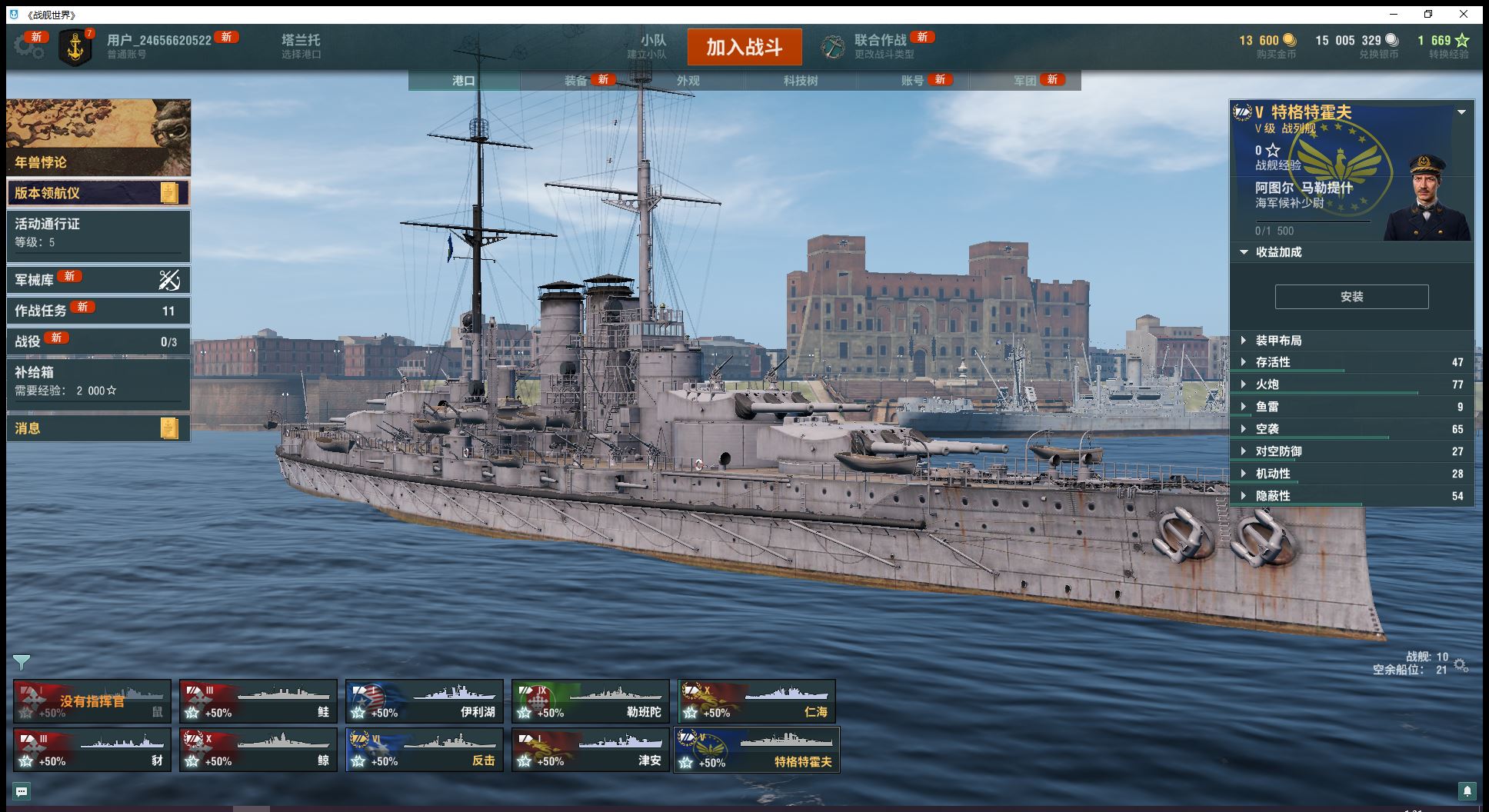
Task: Choose the 仁海 ship card
Action: click(757, 701)
